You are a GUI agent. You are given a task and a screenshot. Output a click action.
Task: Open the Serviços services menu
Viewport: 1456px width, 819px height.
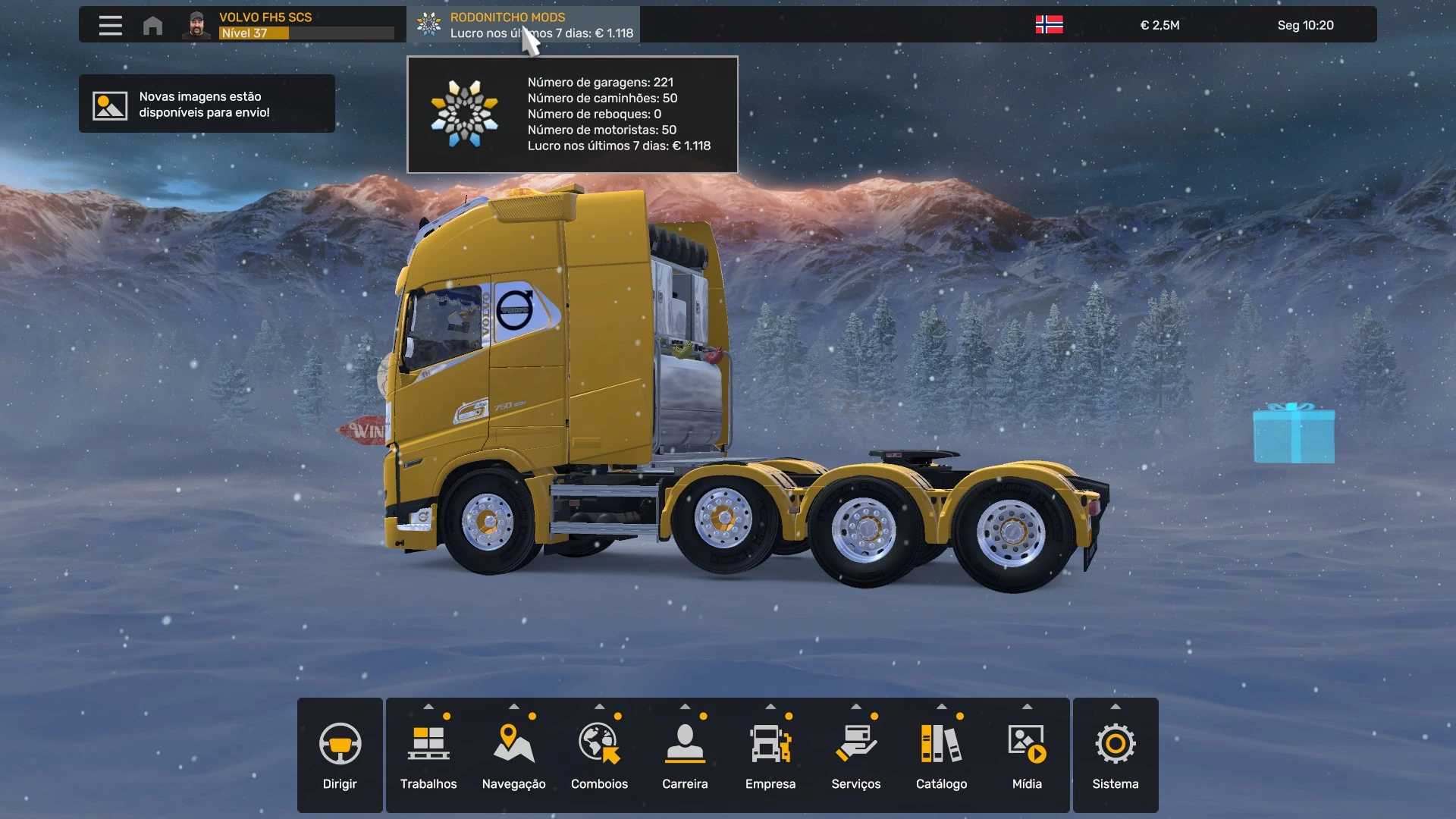856,755
